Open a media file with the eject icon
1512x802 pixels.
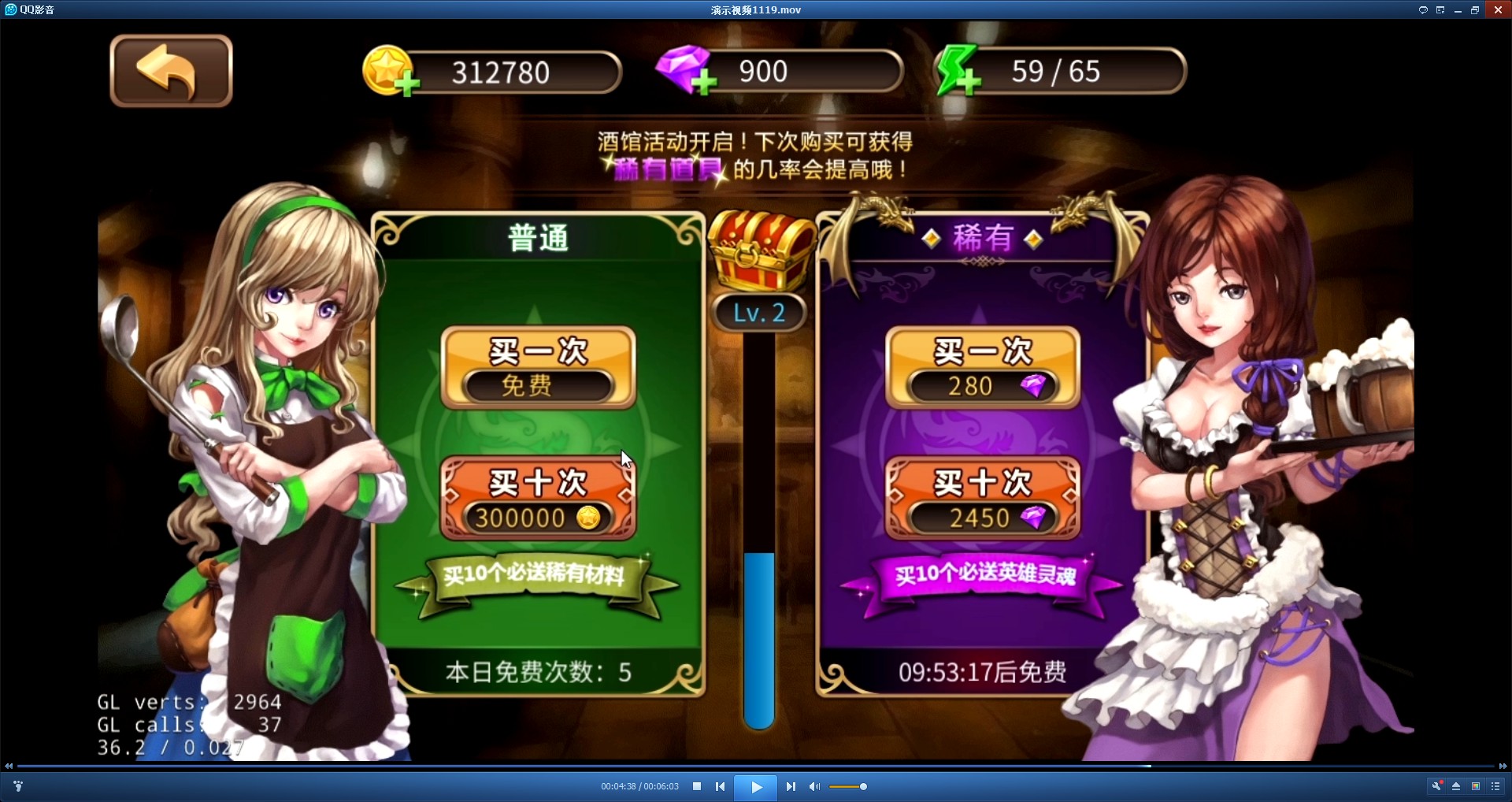click(x=1457, y=785)
